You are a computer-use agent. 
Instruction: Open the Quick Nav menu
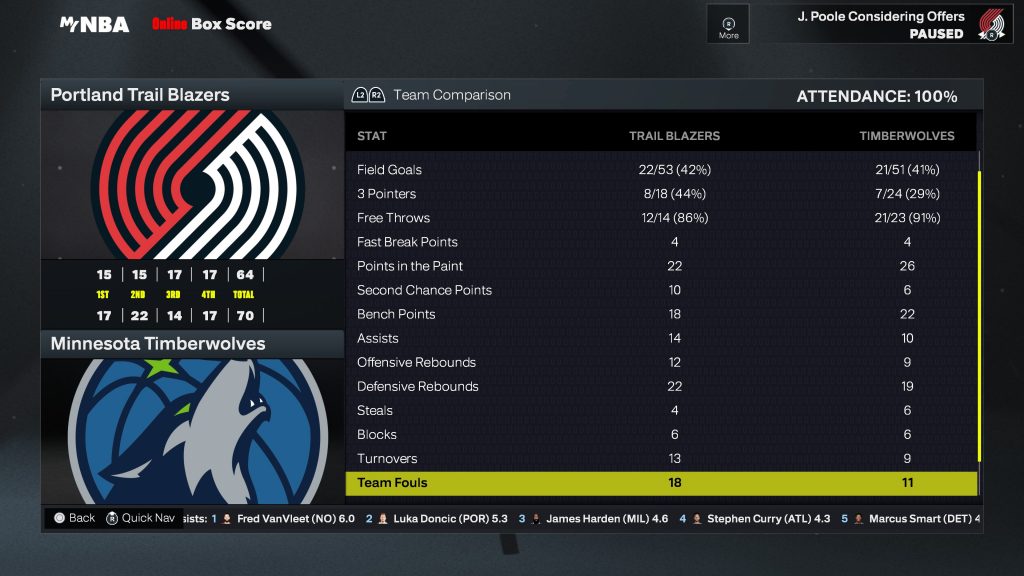pyautogui.click(x=141, y=518)
